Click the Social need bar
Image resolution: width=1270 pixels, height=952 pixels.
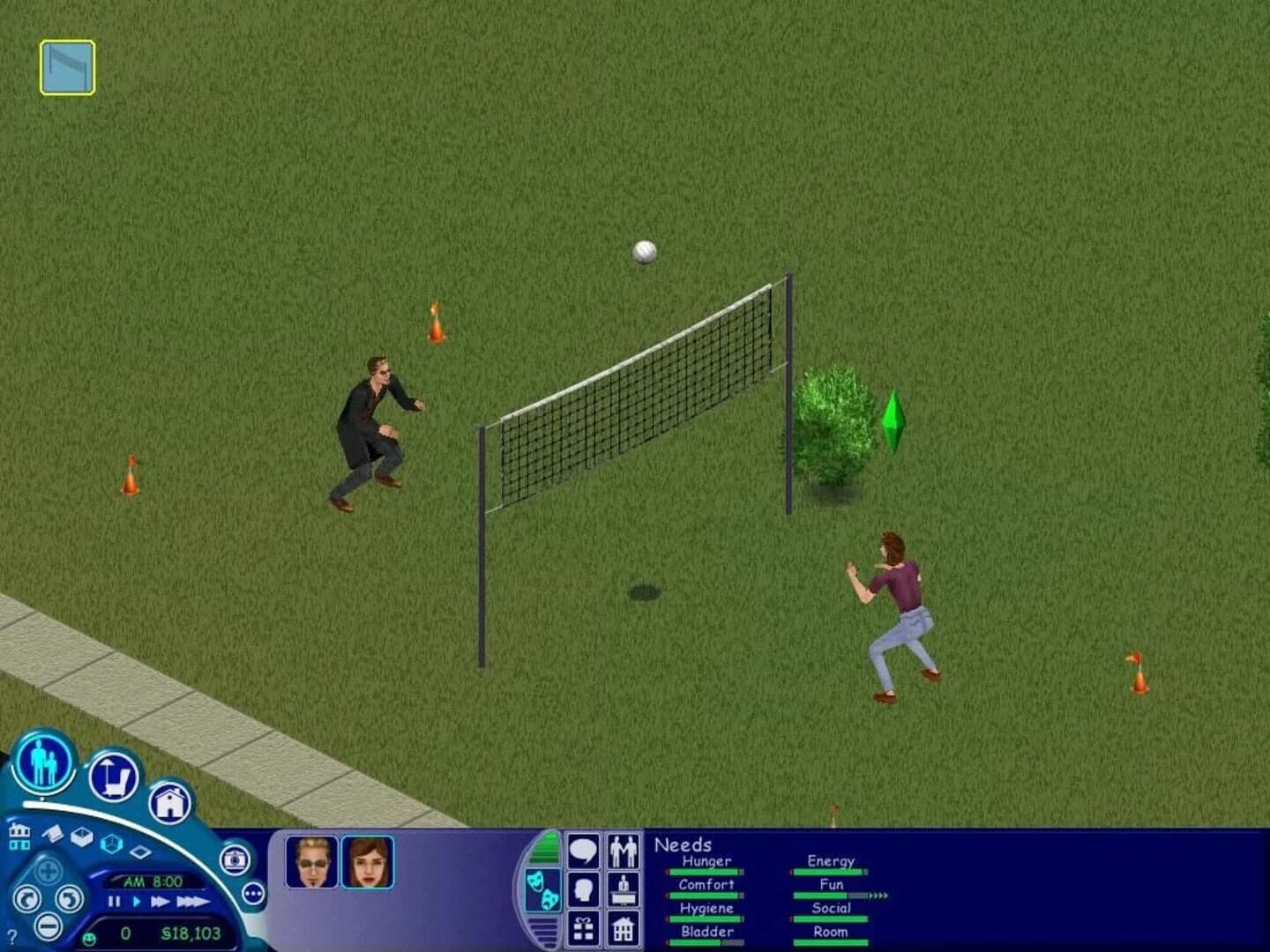[x=827, y=917]
